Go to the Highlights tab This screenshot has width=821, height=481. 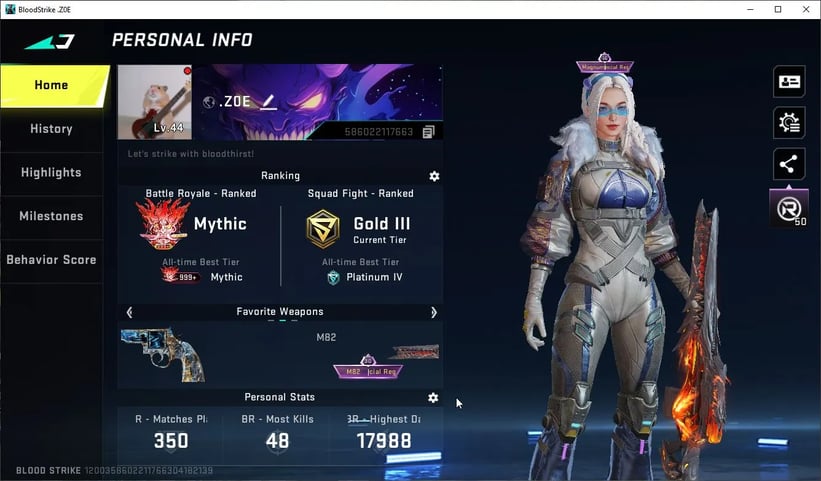[x=52, y=172]
